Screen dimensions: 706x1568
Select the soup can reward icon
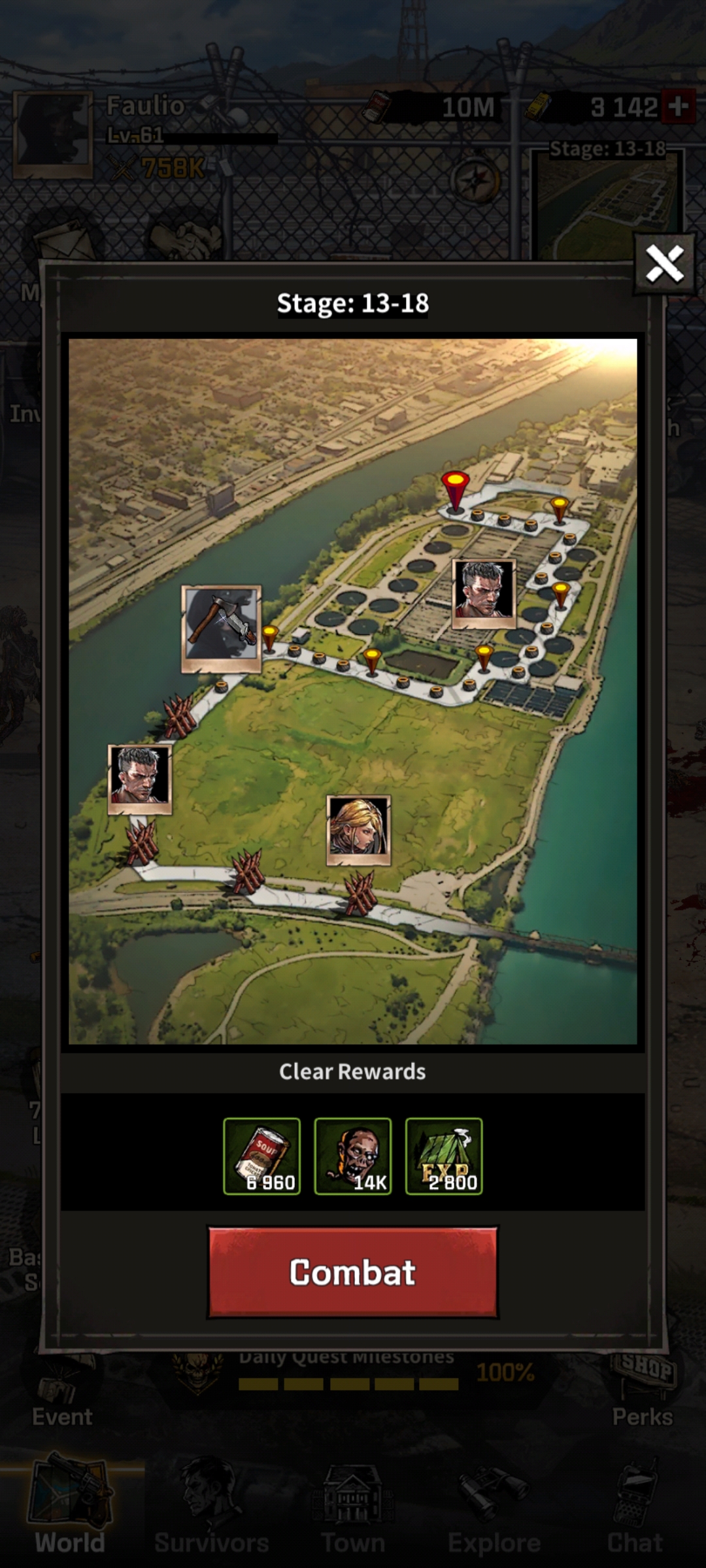click(261, 1156)
